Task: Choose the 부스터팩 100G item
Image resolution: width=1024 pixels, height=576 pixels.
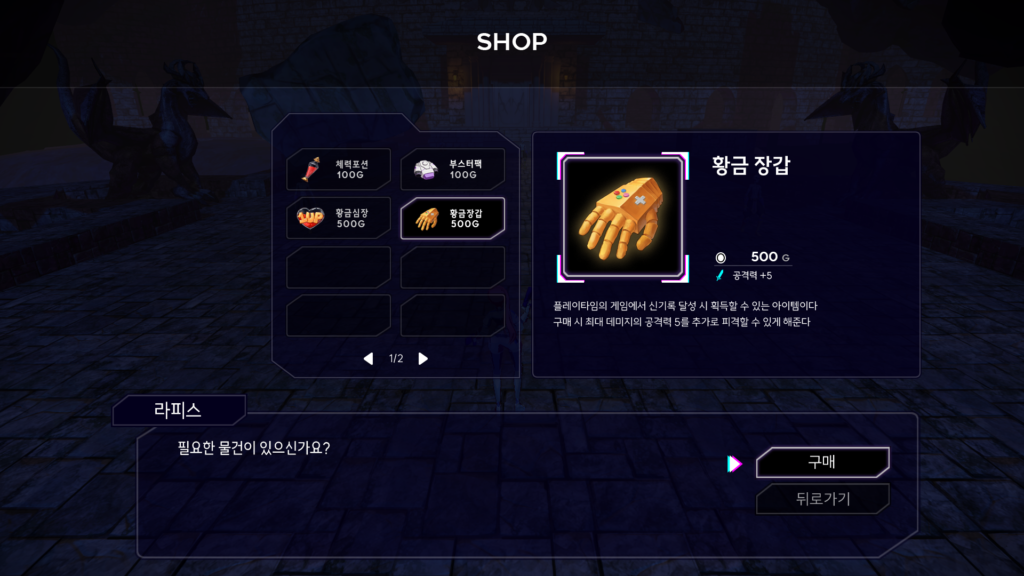Action: point(452,169)
